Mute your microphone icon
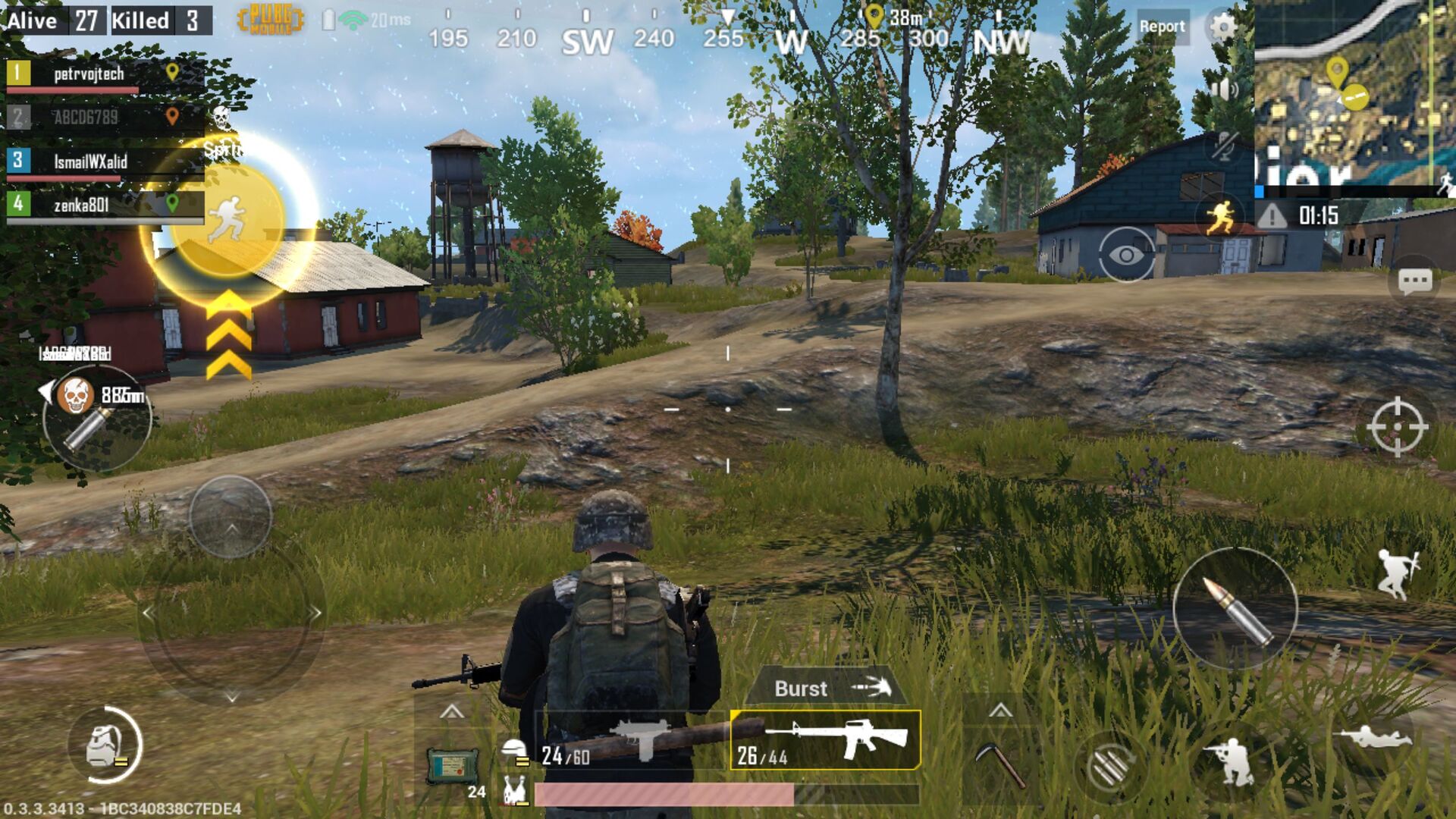 (1225, 144)
